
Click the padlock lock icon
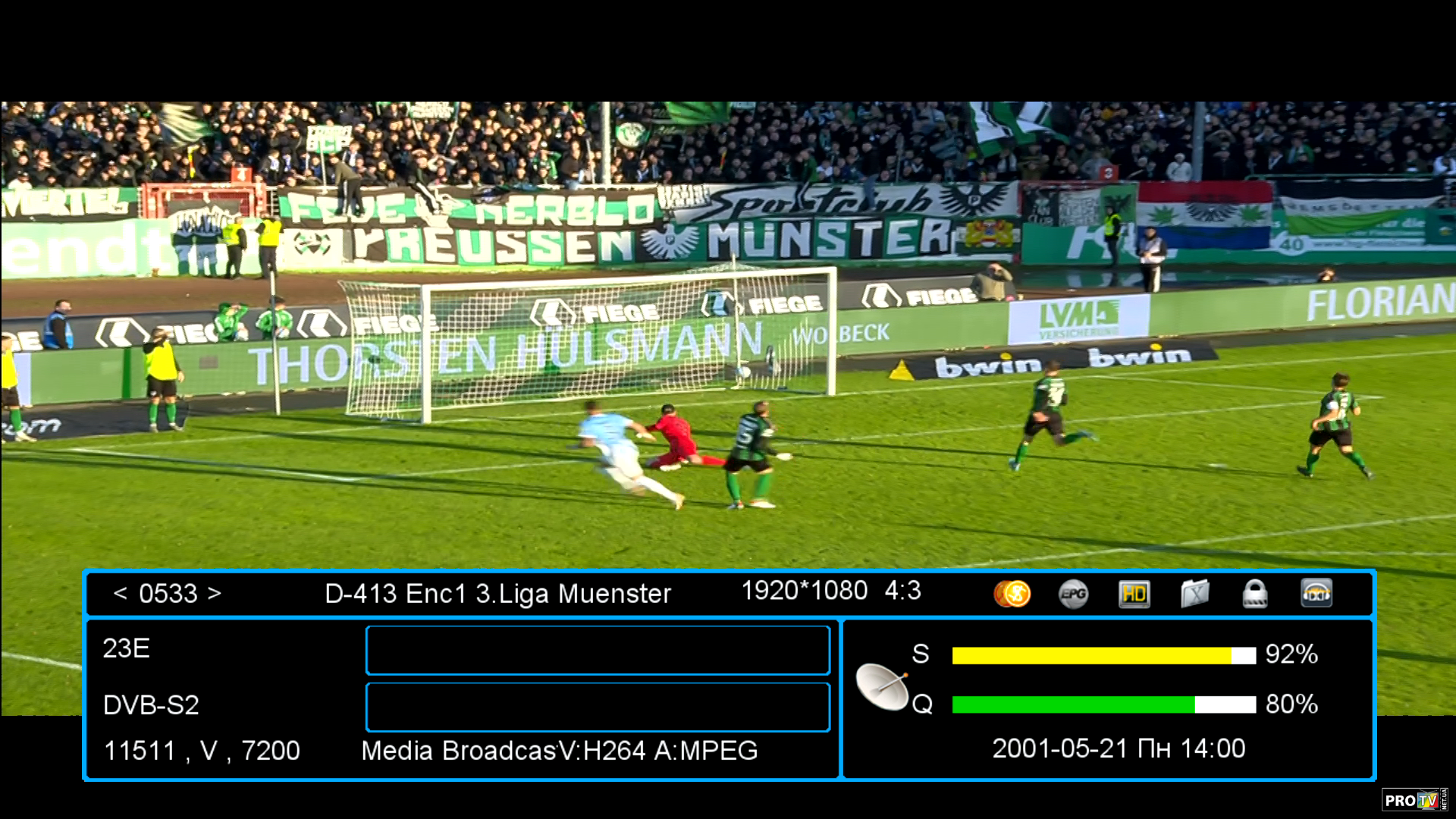tap(1255, 594)
